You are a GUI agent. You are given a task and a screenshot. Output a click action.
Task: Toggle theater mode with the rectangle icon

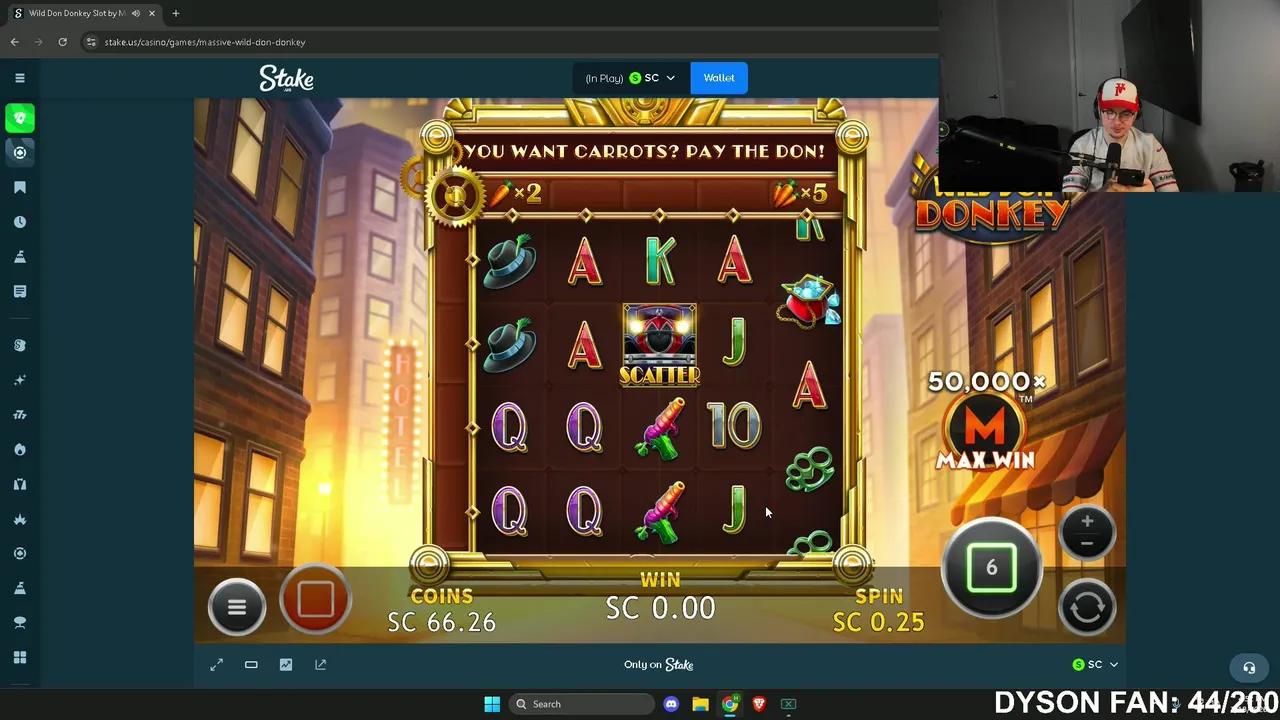[x=251, y=664]
